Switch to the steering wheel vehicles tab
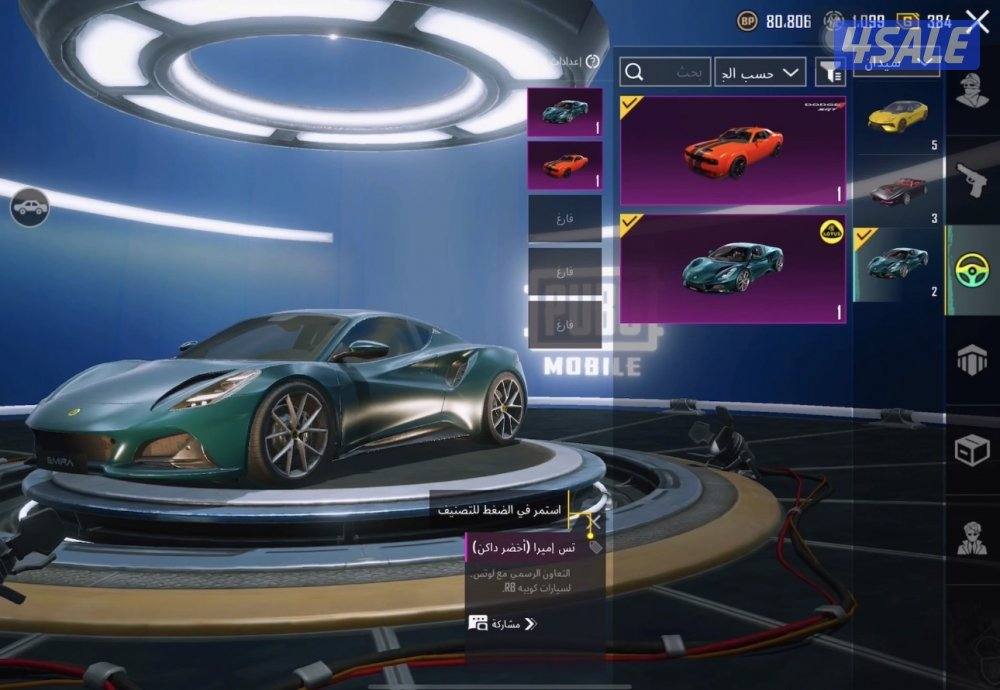The height and width of the screenshot is (690, 1000). (x=972, y=270)
